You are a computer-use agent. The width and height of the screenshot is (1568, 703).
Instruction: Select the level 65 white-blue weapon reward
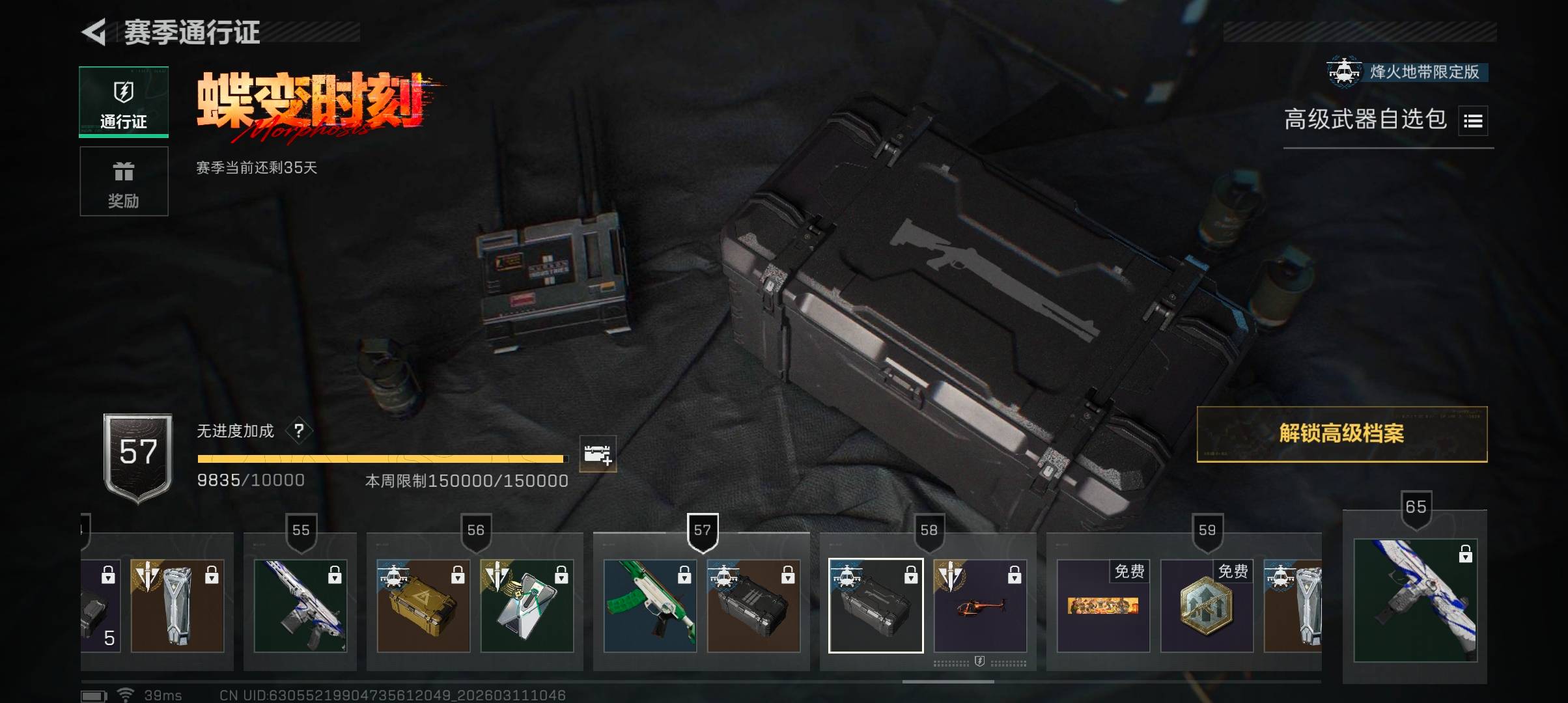click(x=1415, y=600)
